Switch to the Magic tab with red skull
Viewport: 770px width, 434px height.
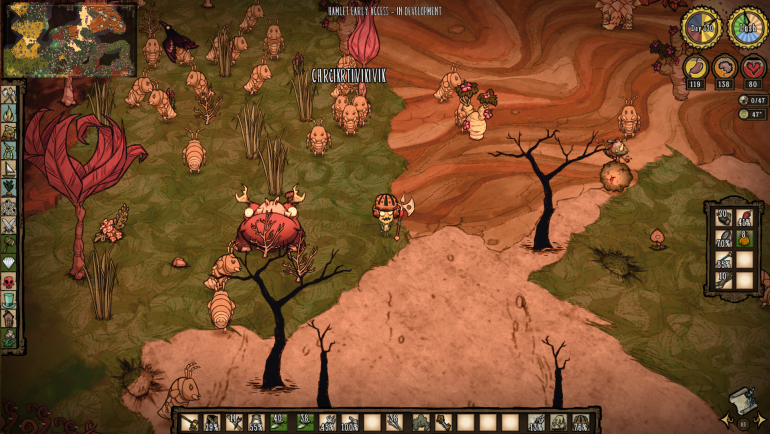[x=10, y=281]
